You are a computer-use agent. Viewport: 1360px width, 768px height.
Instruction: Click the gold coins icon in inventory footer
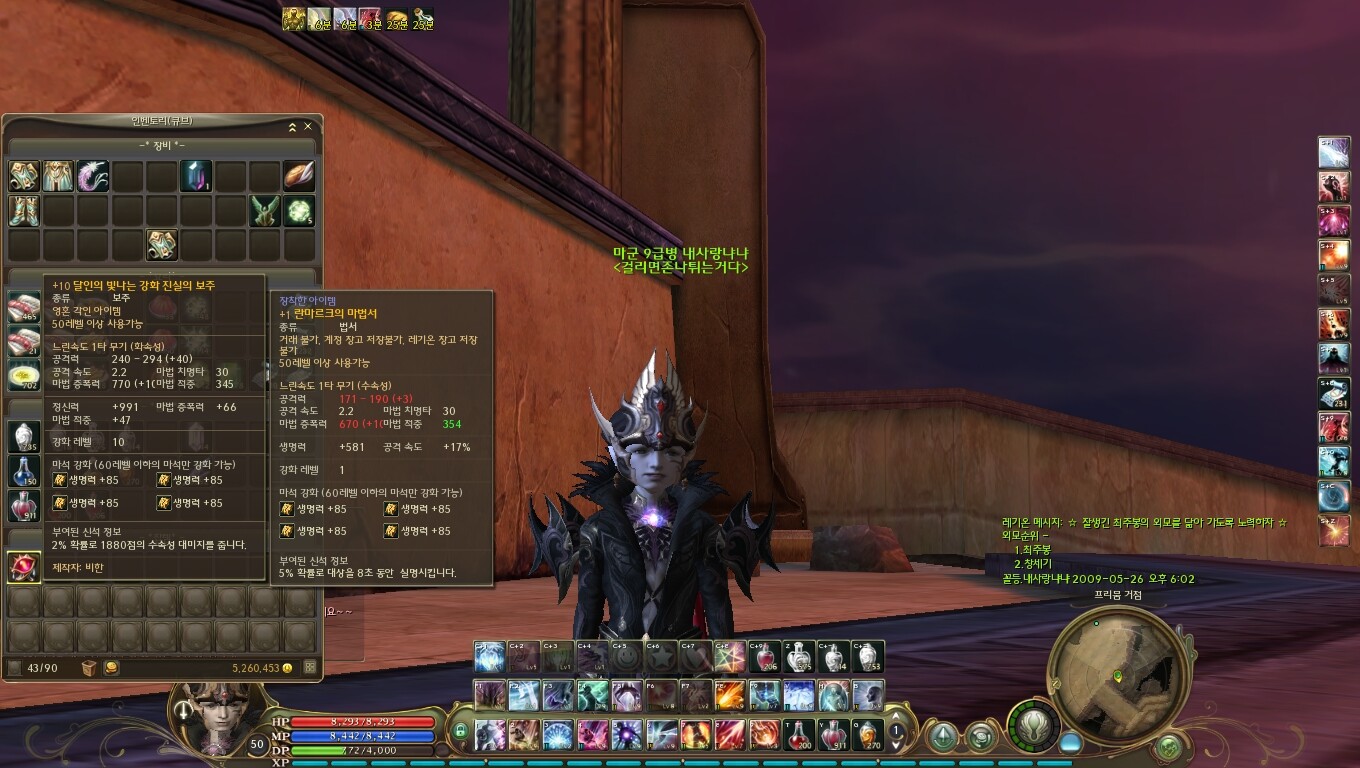pyautogui.click(x=111, y=667)
